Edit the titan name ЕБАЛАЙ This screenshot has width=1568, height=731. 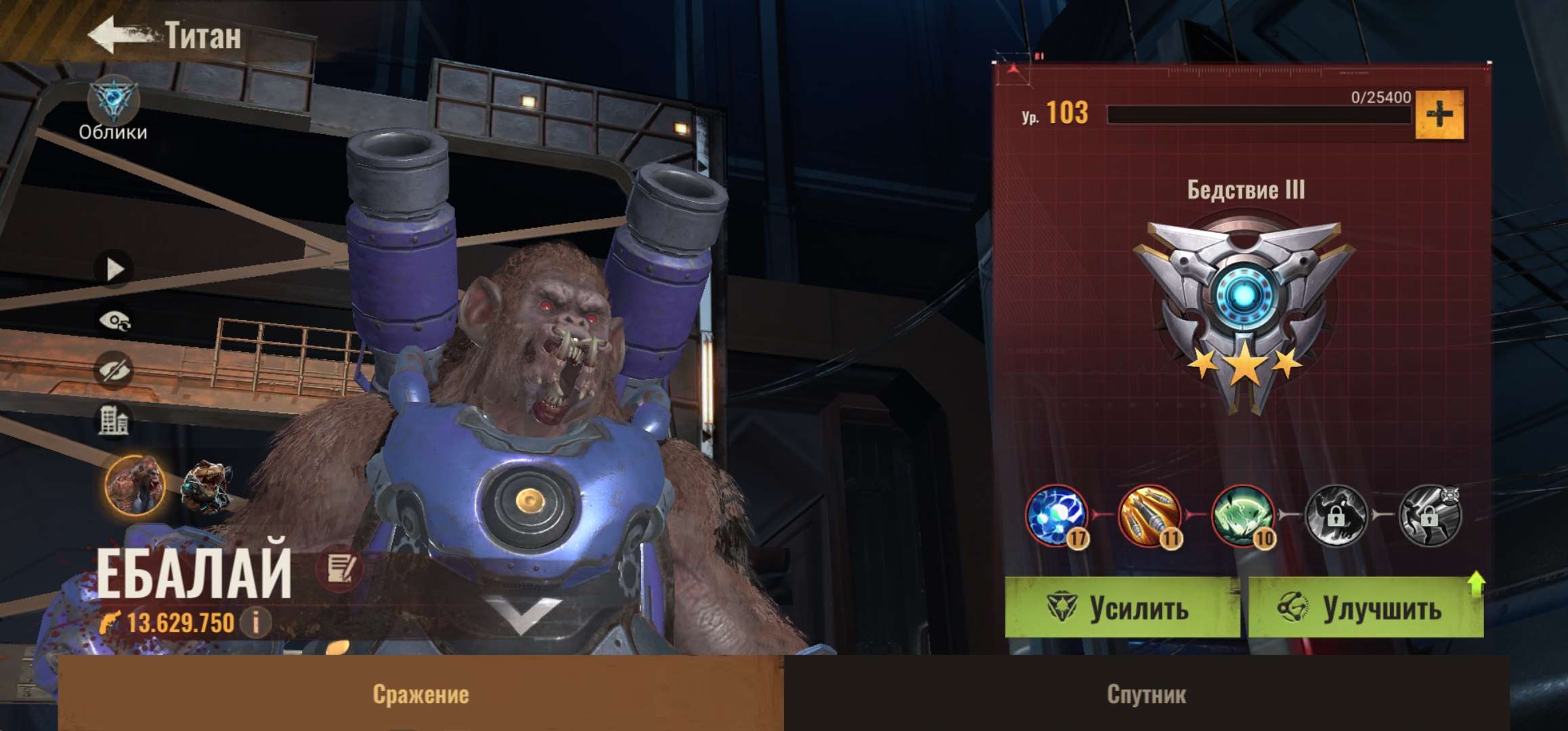pyautogui.click(x=339, y=569)
